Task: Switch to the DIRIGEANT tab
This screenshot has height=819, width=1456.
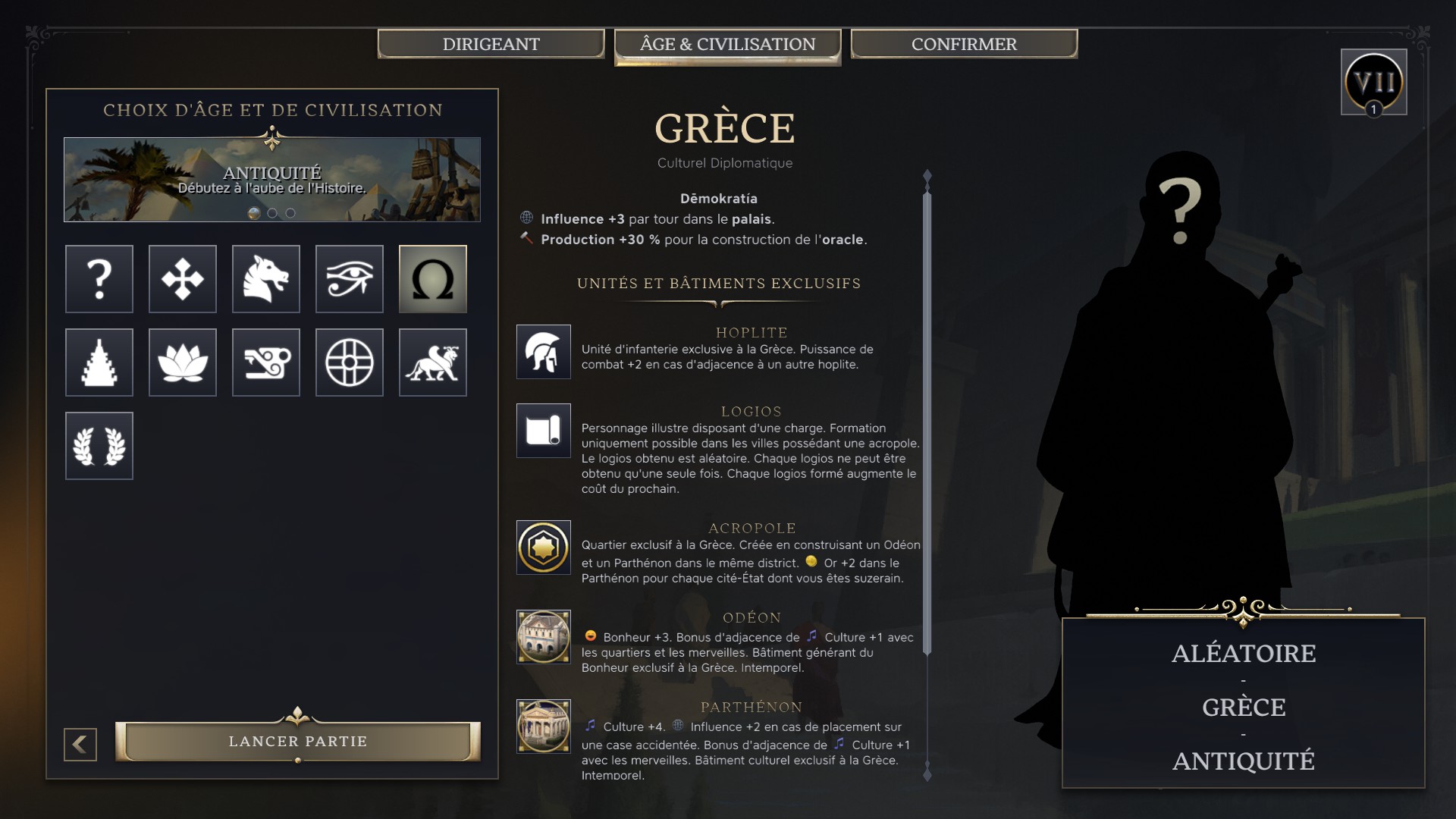Action: pos(490,44)
